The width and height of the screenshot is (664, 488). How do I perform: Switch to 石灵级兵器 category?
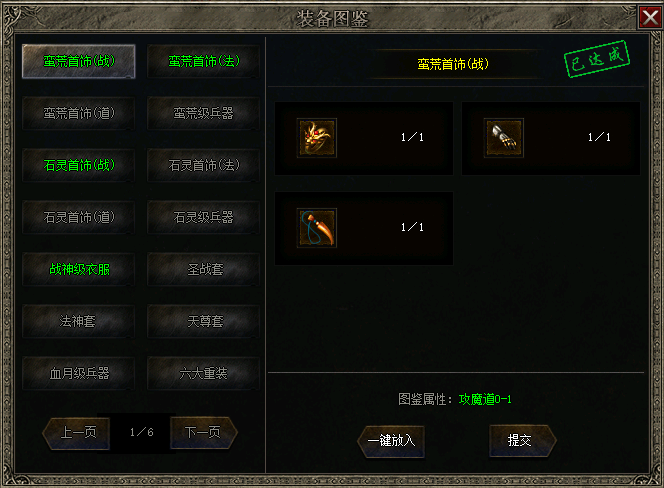(x=203, y=217)
